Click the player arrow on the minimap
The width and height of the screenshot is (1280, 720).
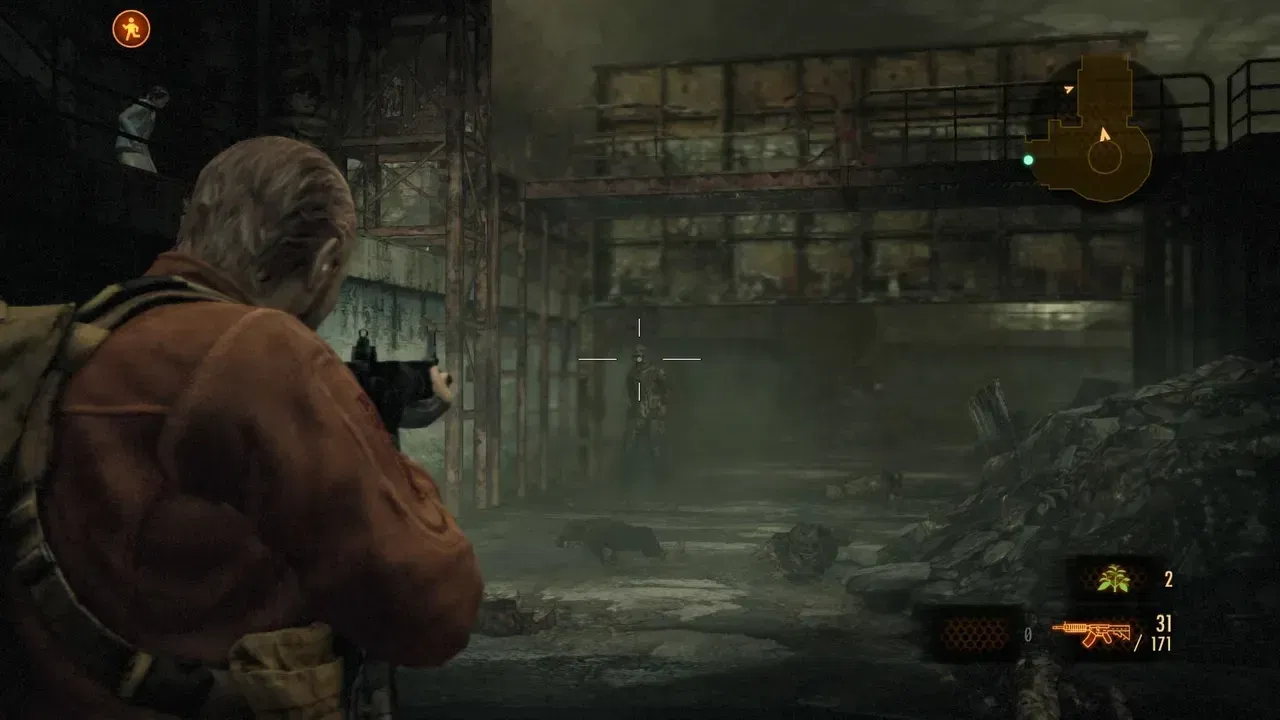(1104, 133)
